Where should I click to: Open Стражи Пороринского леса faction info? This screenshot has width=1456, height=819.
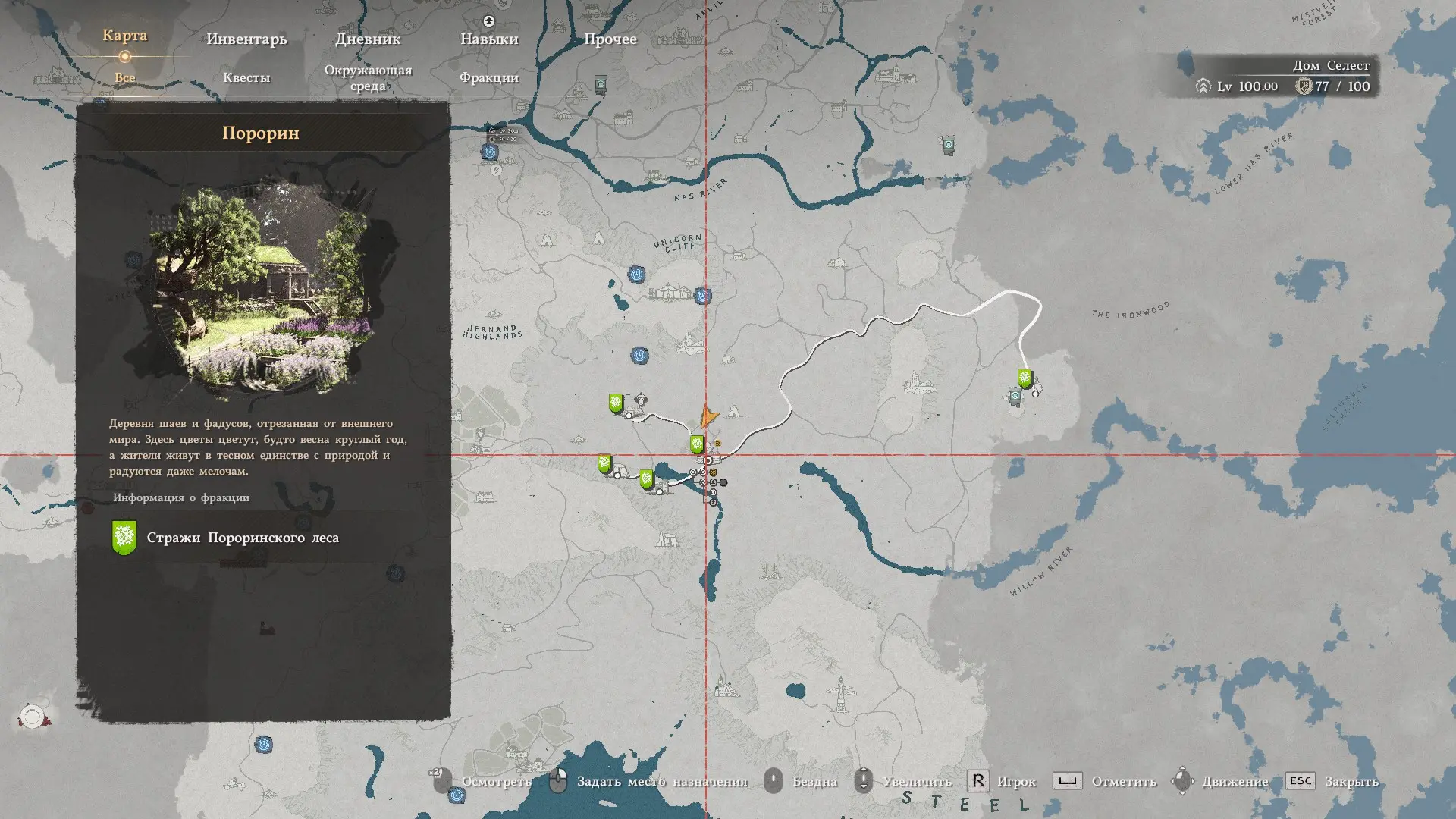click(242, 538)
